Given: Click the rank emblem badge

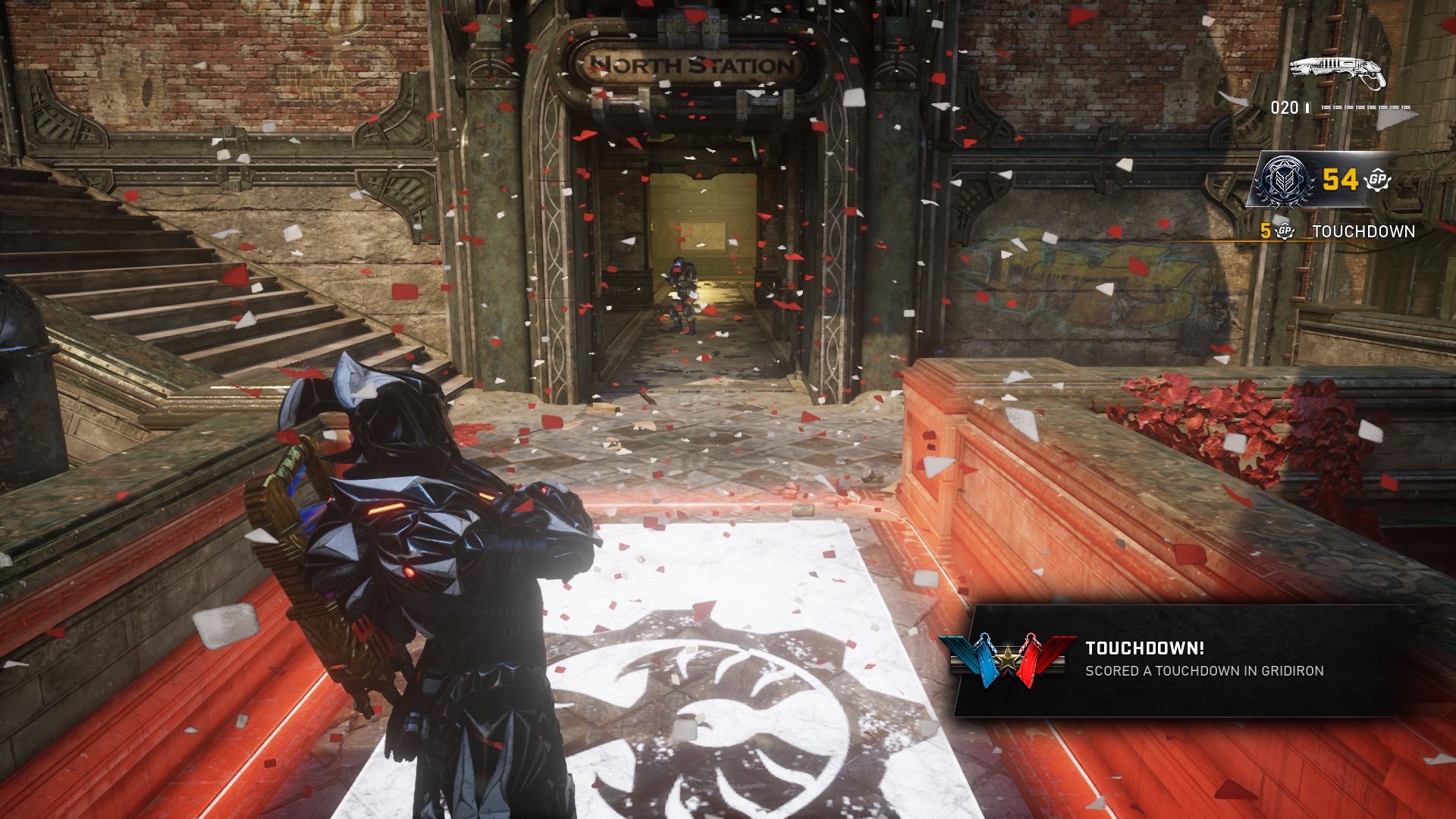Looking at the screenshot, I should coord(1284,180).
